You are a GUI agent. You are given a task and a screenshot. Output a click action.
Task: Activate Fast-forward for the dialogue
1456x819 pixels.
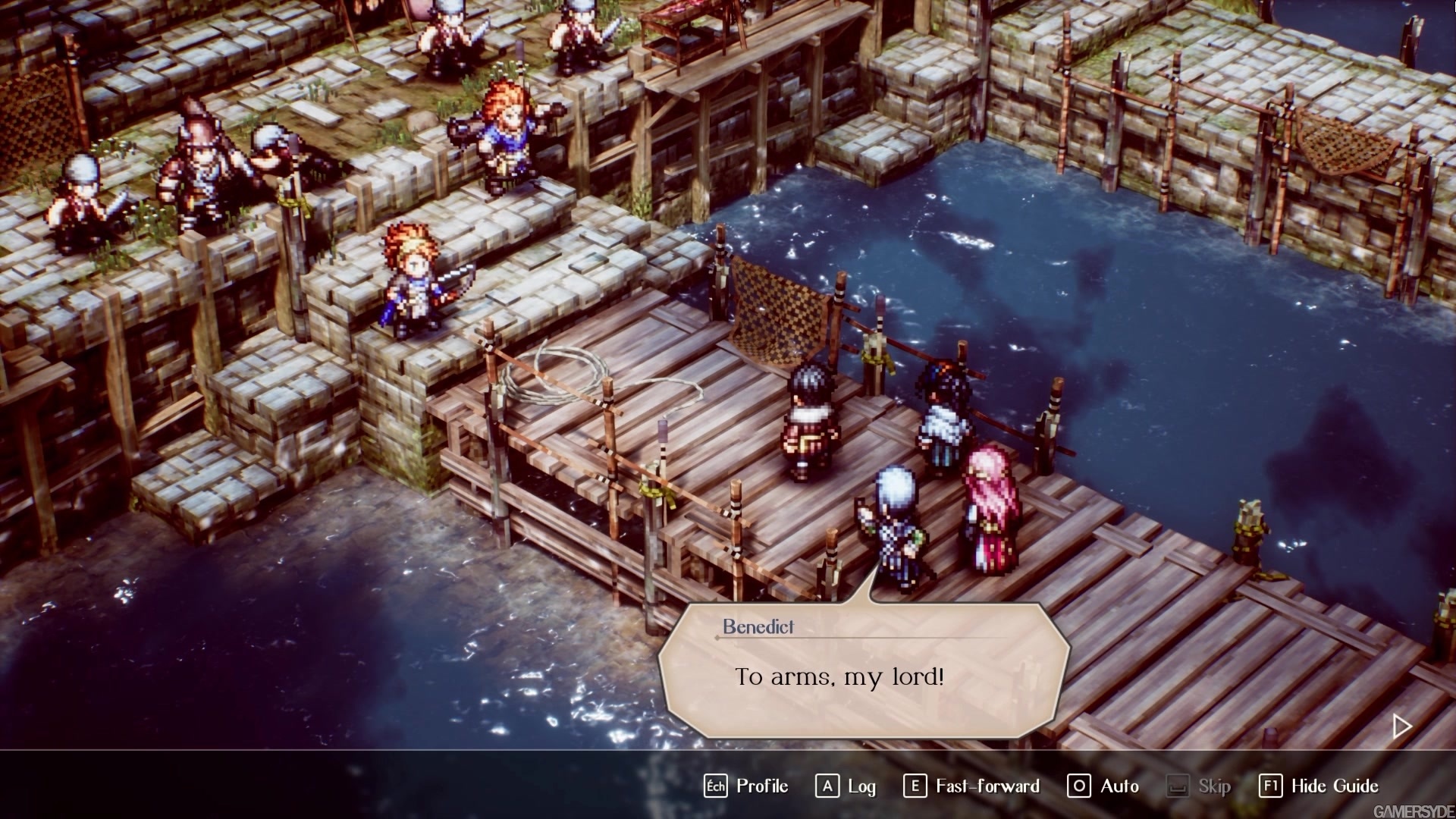click(x=972, y=786)
